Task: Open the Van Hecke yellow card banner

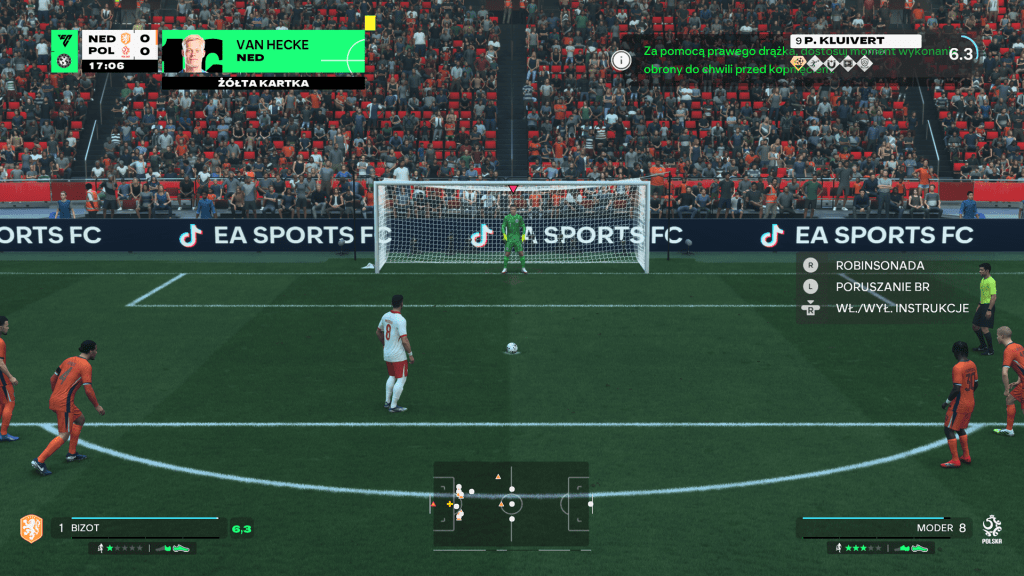Action: 264,52
